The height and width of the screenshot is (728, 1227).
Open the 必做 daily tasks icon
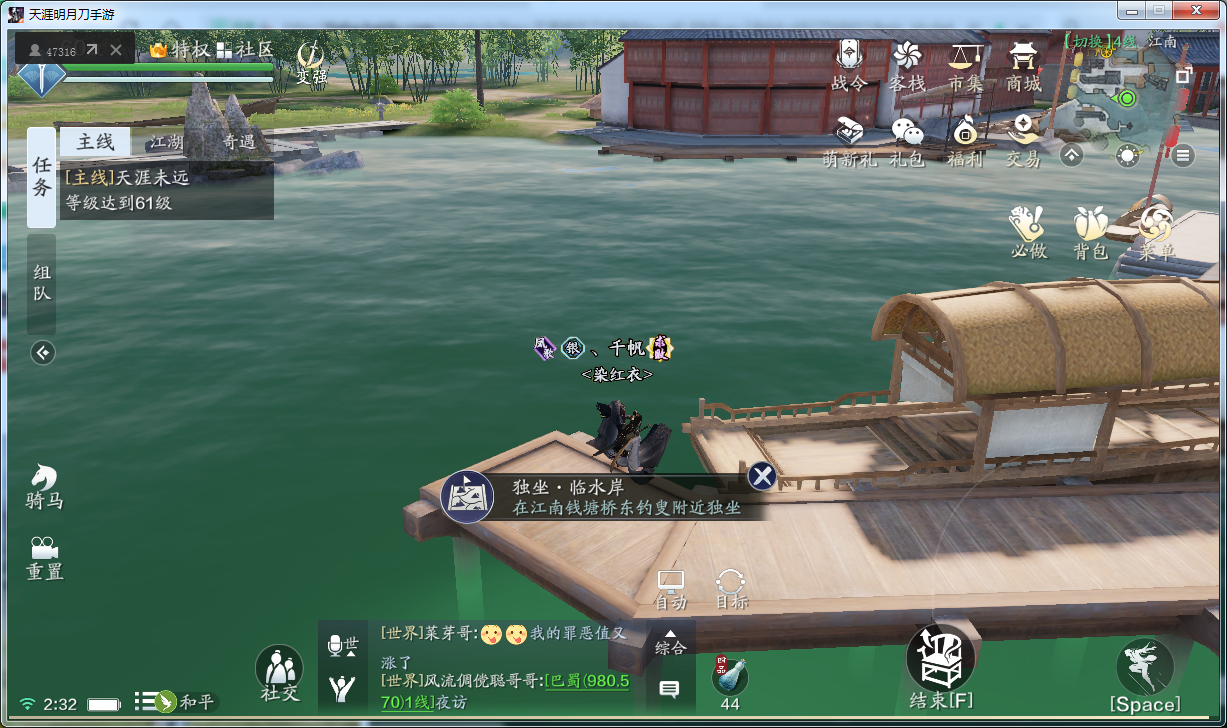click(1028, 233)
